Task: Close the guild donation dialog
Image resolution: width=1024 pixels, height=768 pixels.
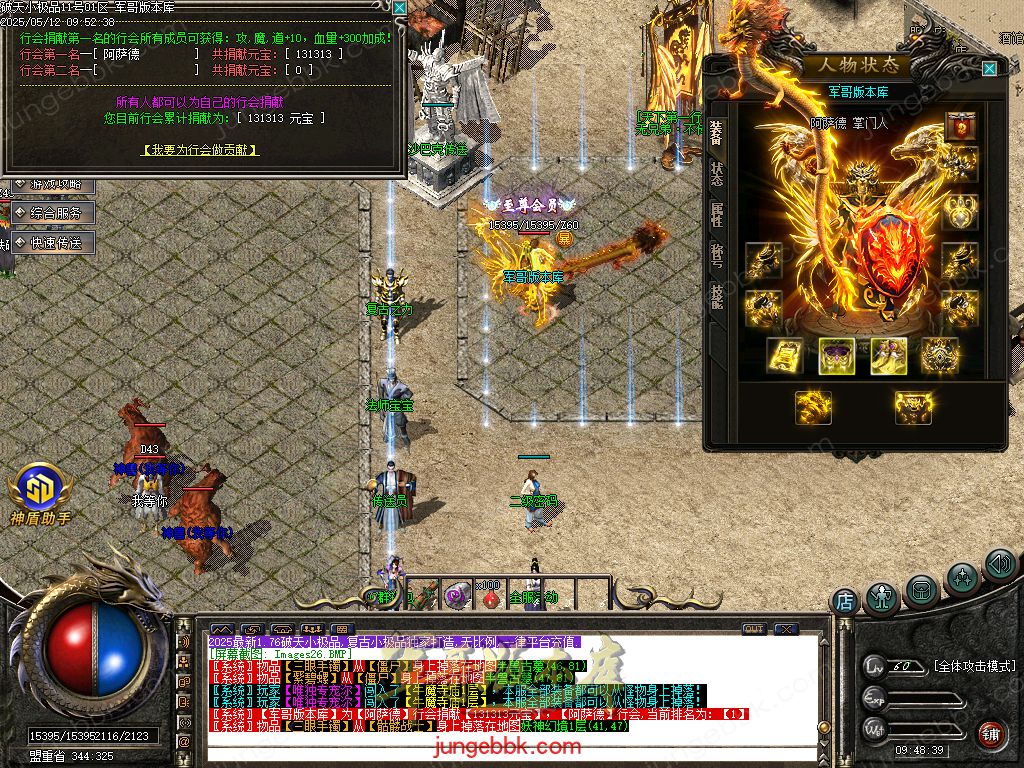Action: (x=399, y=7)
